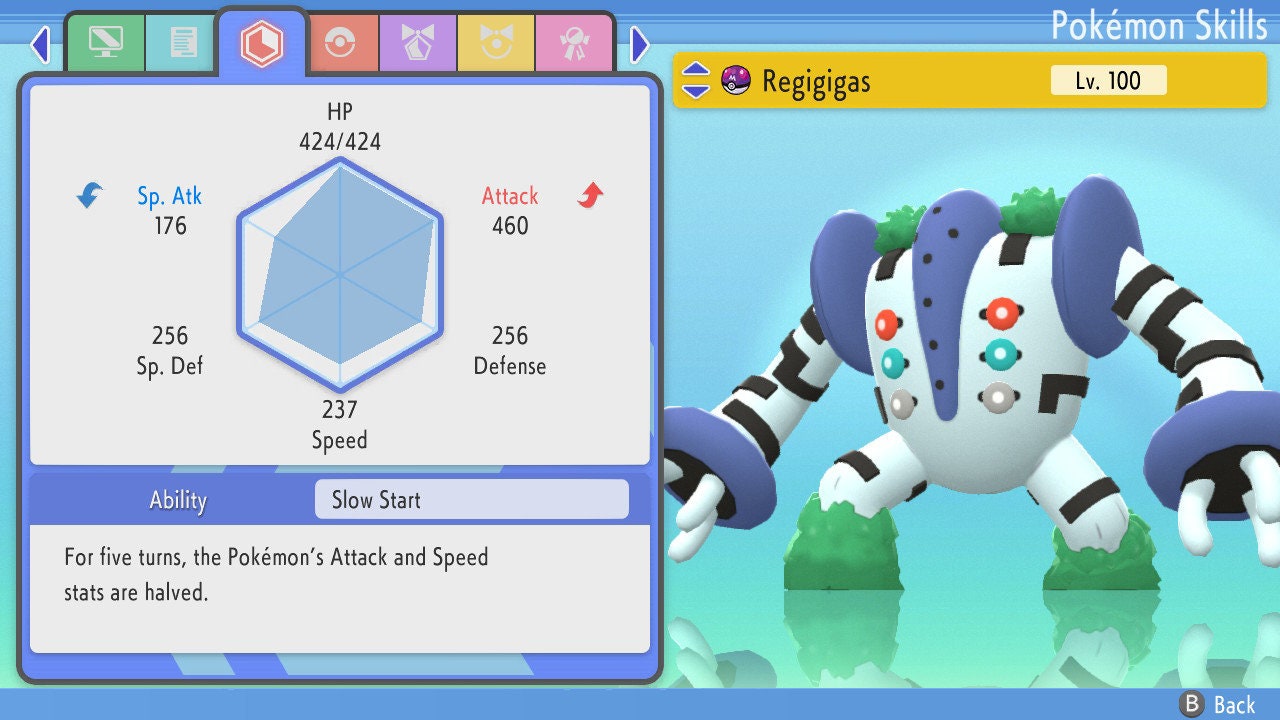Open the red Poké Ball moves tab
Viewport: 1280px width, 720px height.
tap(342, 43)
